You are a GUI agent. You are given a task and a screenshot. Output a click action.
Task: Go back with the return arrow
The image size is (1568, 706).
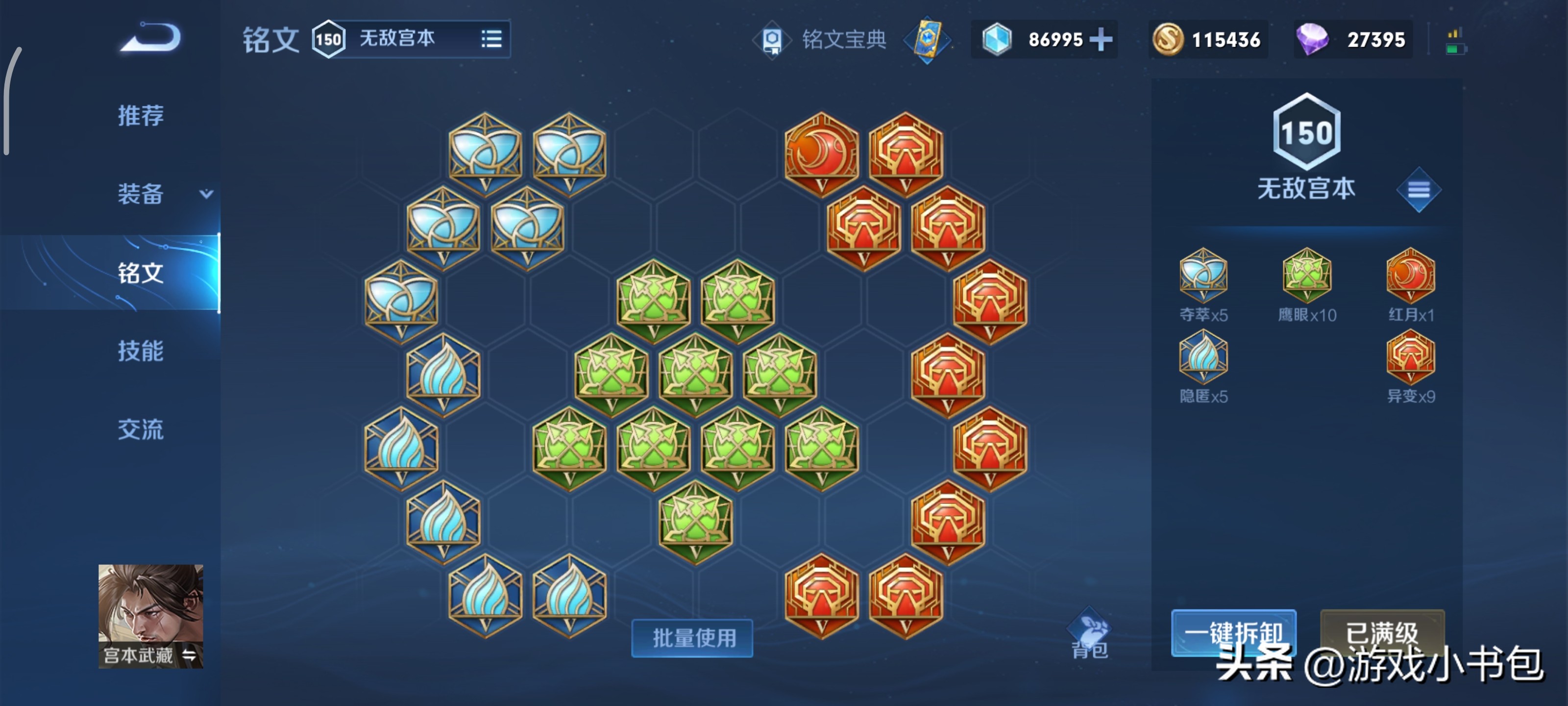150,38
